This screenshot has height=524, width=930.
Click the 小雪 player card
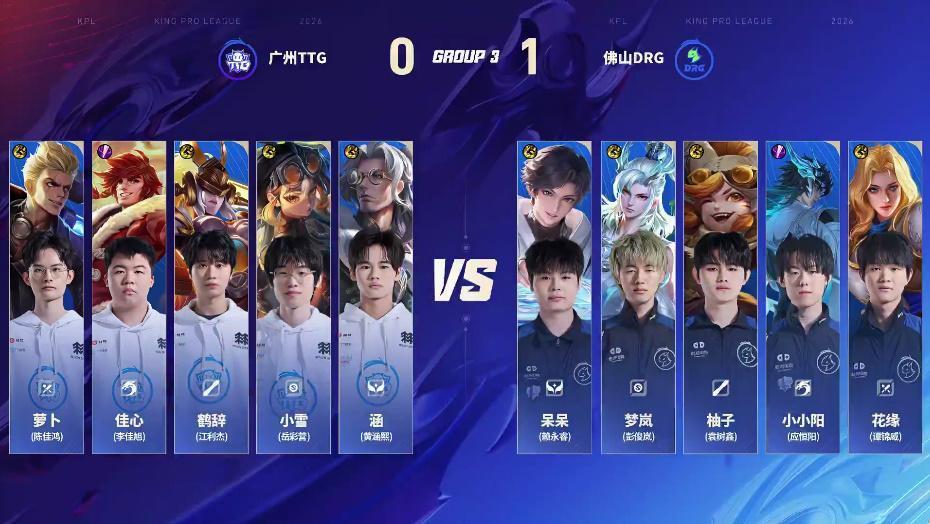point(293,296)
